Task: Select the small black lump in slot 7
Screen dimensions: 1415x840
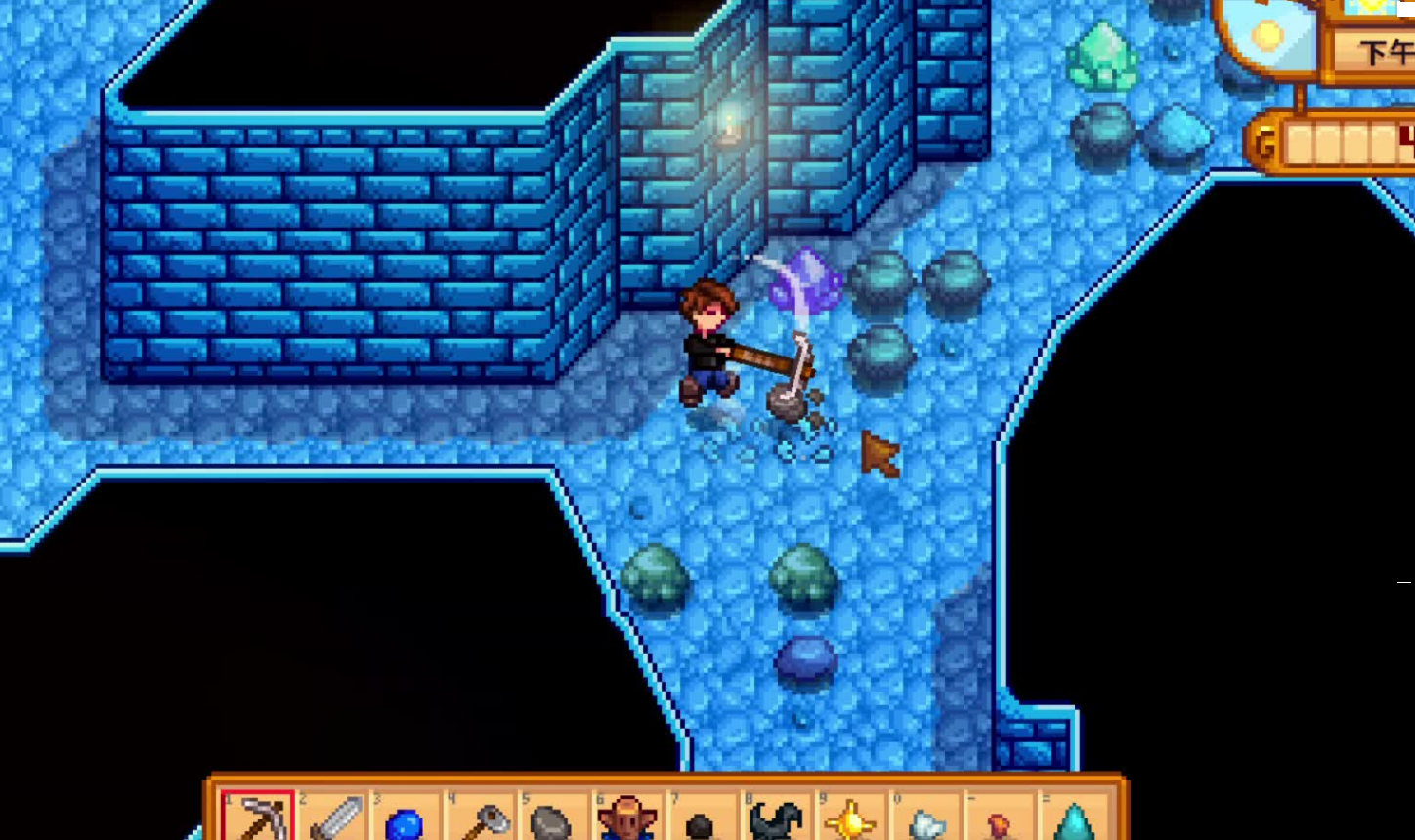Action: (701, 825)
